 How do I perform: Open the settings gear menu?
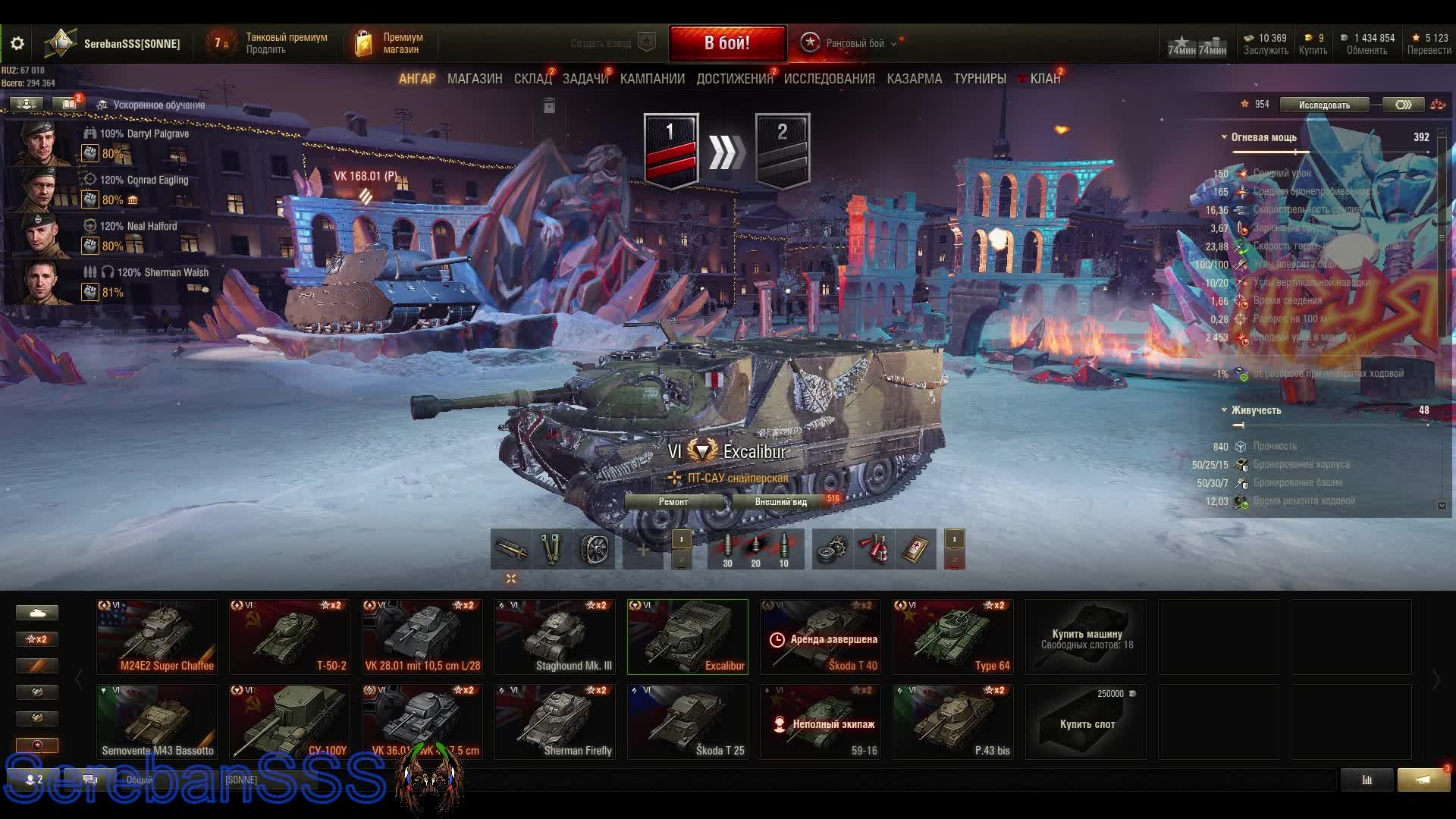pyautogui.click(x=17, y=43)
